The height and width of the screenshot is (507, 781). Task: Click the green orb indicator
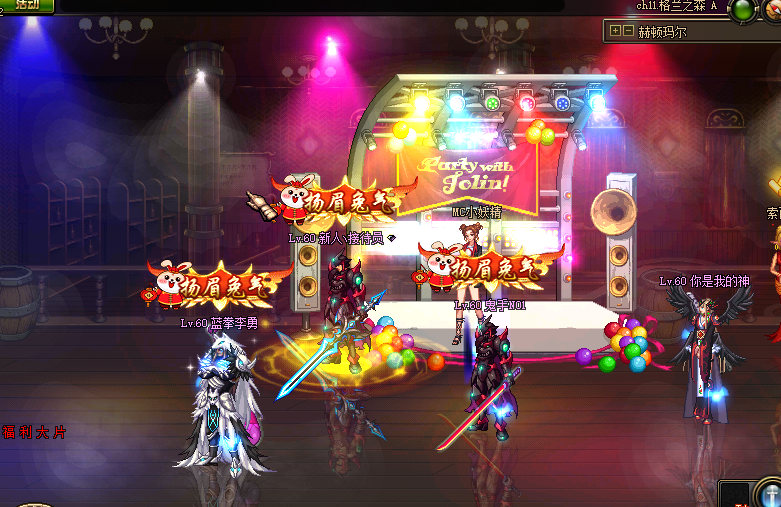coord(743,10)
